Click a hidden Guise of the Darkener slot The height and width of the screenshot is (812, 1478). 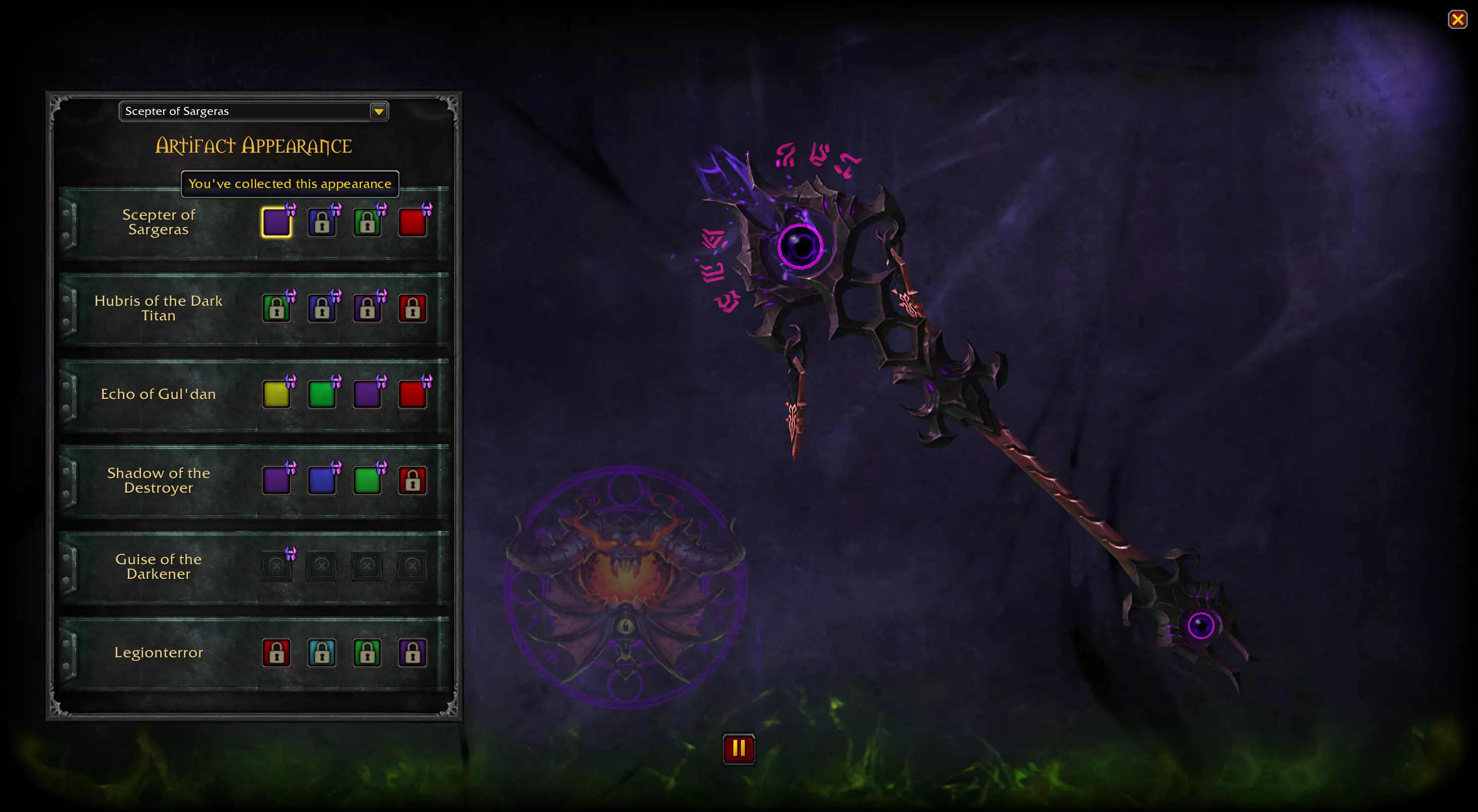coord(277,566)
